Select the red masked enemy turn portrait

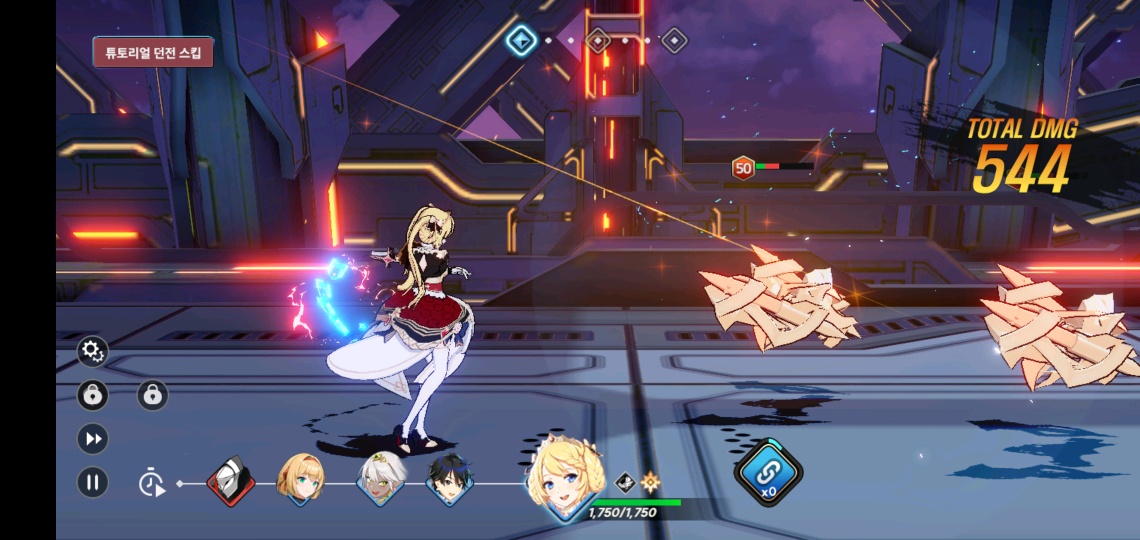point(230,482)
